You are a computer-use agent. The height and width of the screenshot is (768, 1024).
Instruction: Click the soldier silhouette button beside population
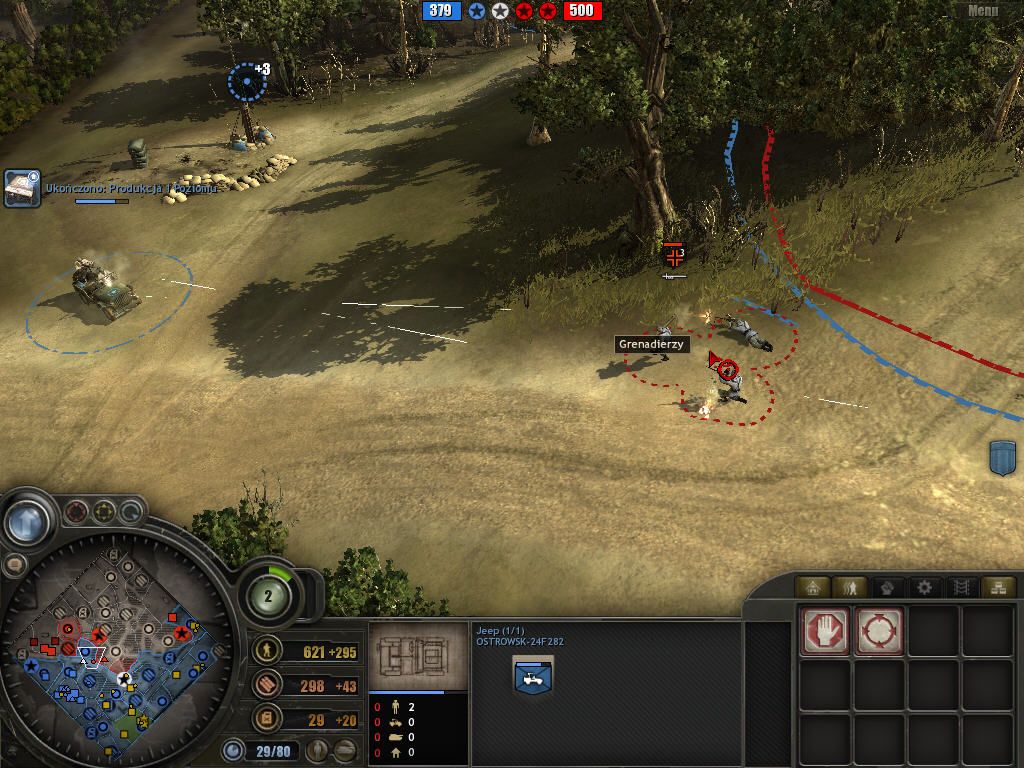(x=319, y=750)
